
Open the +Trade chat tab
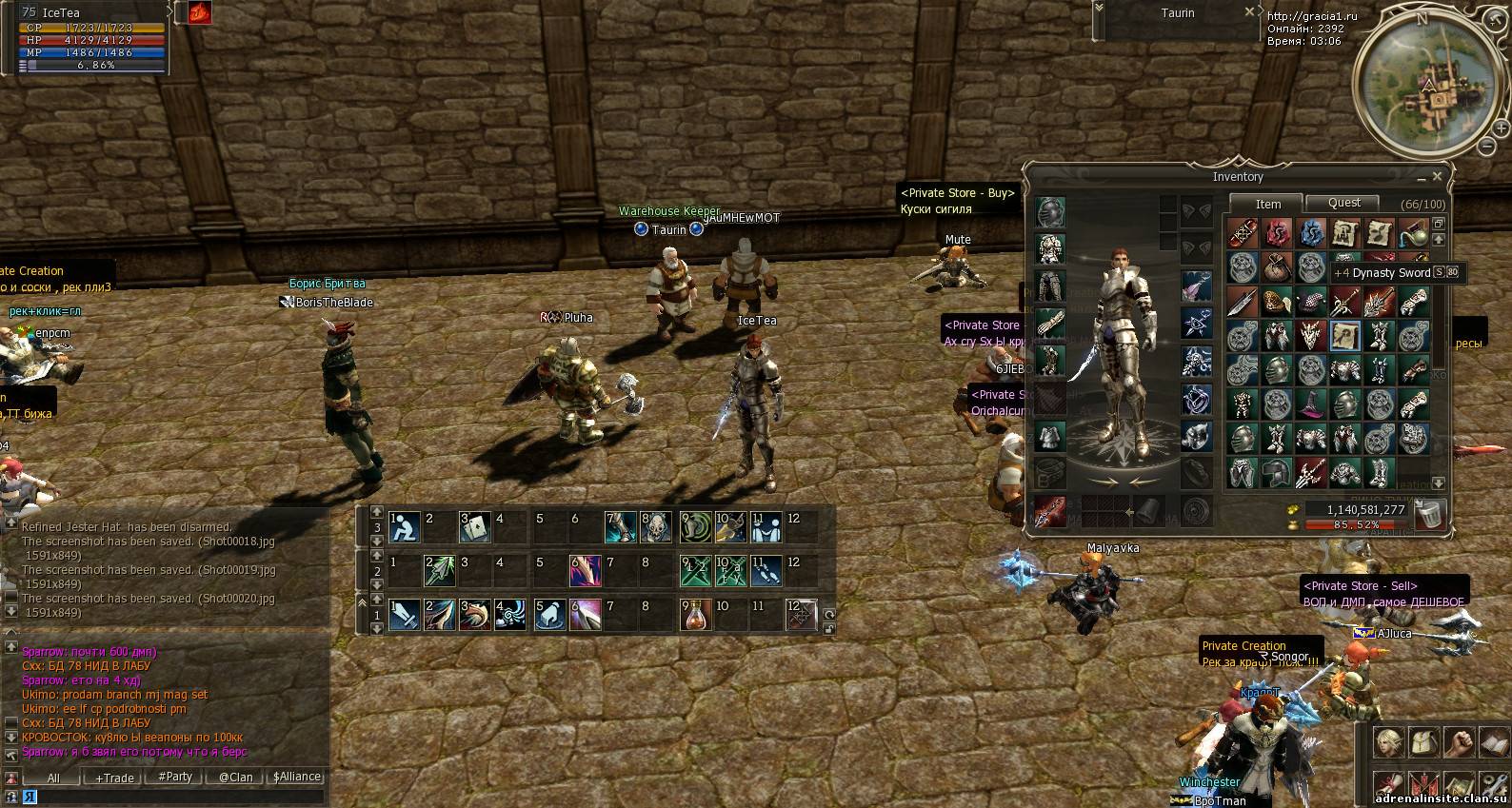coord(114,778)
